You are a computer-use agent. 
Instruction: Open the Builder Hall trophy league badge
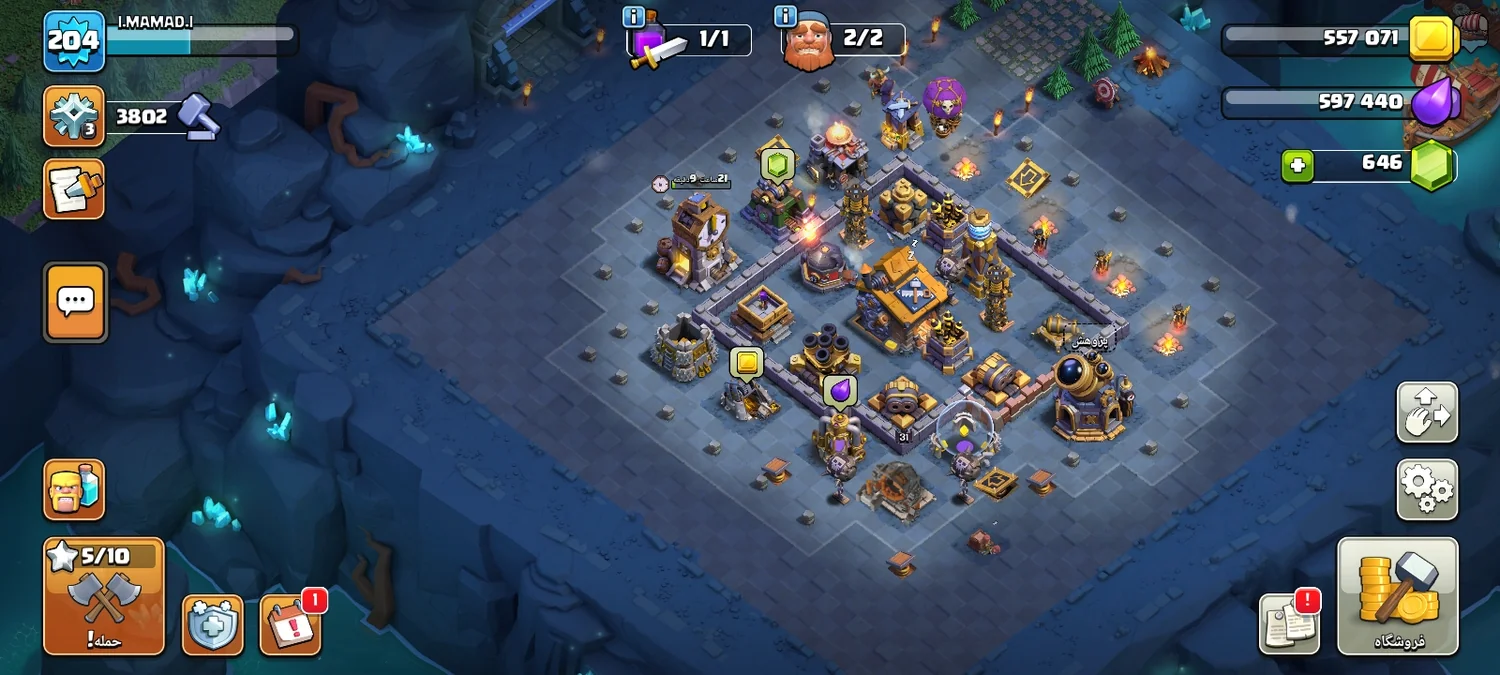pyautogui.click(x=74, y=116)
